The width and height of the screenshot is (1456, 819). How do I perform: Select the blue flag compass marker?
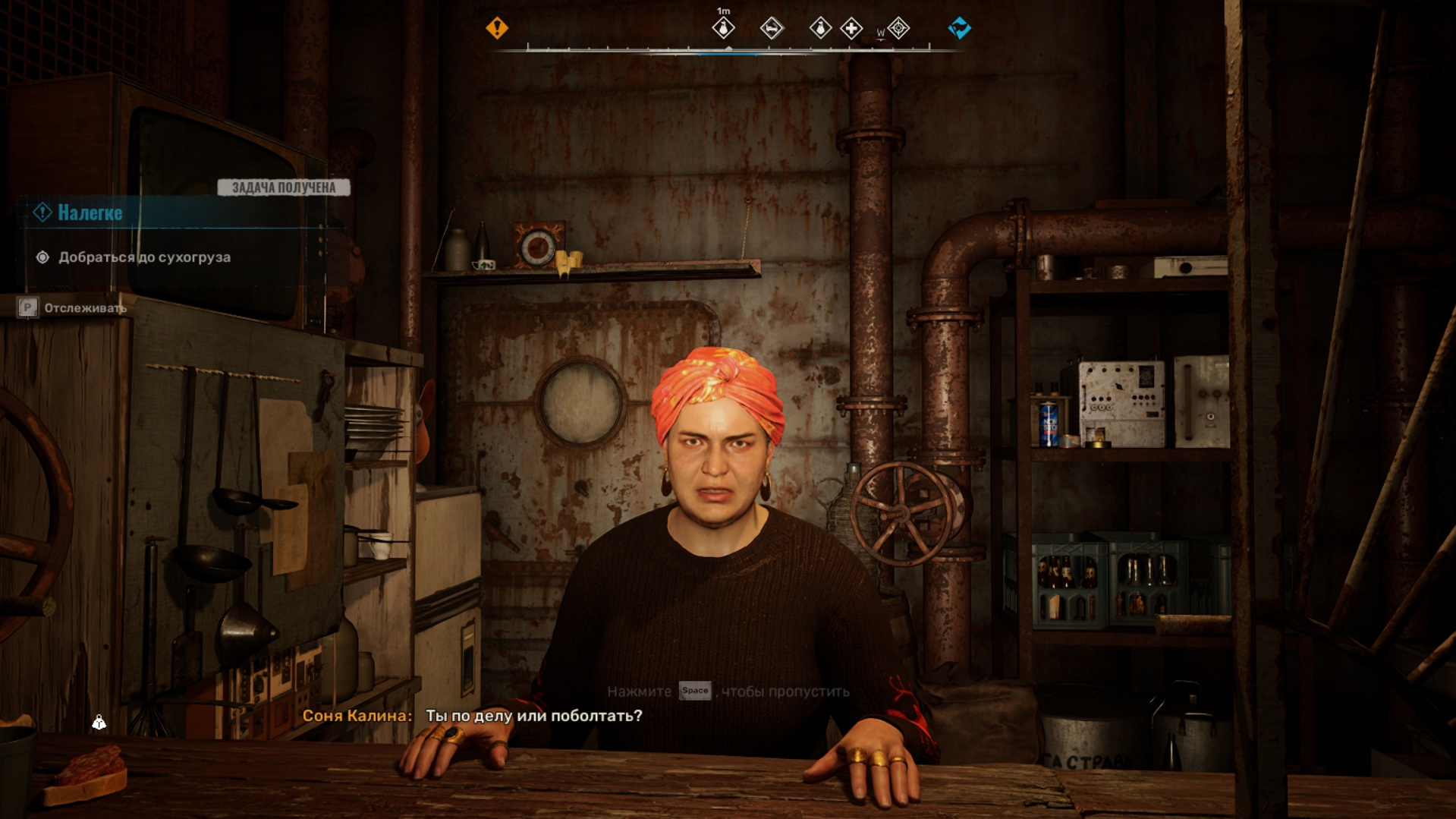pos(959,28)
